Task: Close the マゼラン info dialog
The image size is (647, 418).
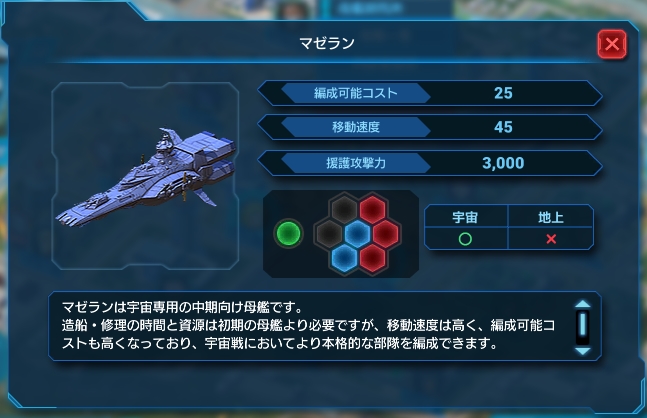Action: click(x=612, y=44)
